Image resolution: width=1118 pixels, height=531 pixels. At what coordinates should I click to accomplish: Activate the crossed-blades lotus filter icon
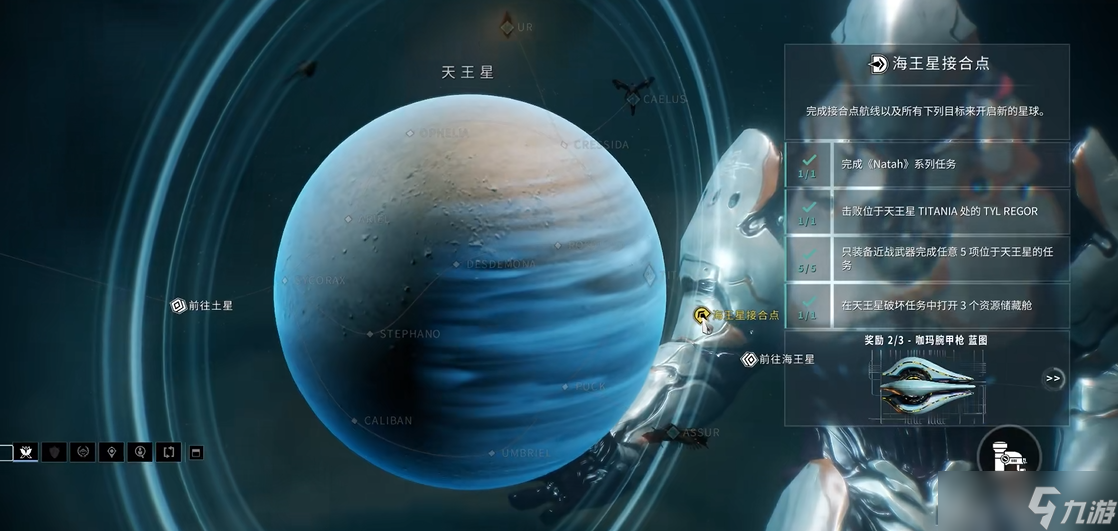pyautogui.click(x=27, y=452)
